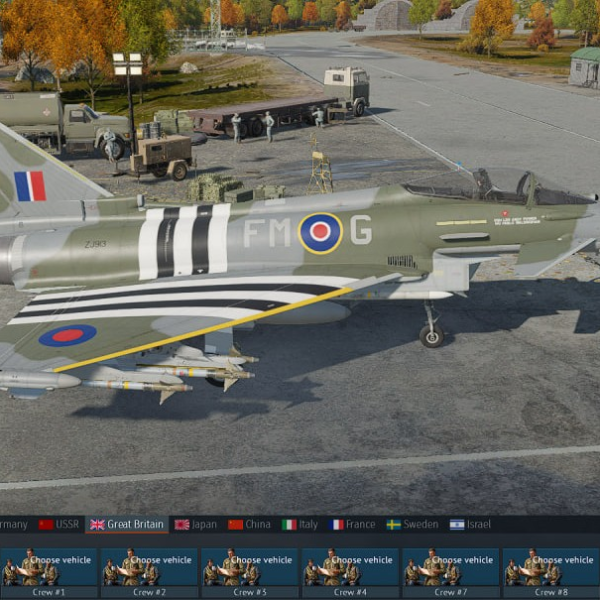600x600 pixels.
Task: Select the France nation tab
Action: point(351,524)
